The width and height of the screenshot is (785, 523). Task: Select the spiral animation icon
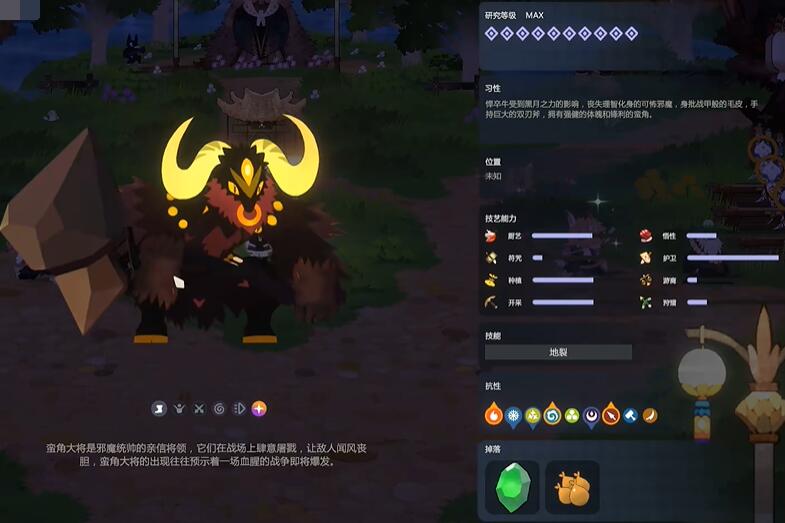pyautogui.click(x=219, y=408)
